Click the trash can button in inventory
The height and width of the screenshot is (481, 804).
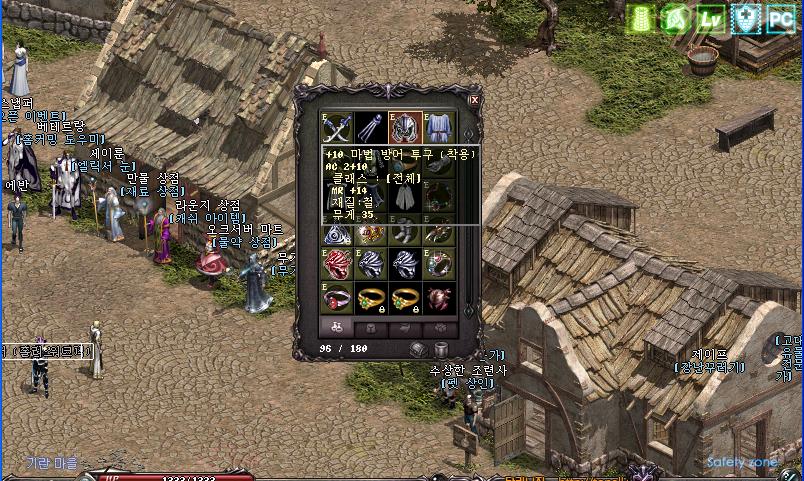click(x=441, y=349)
